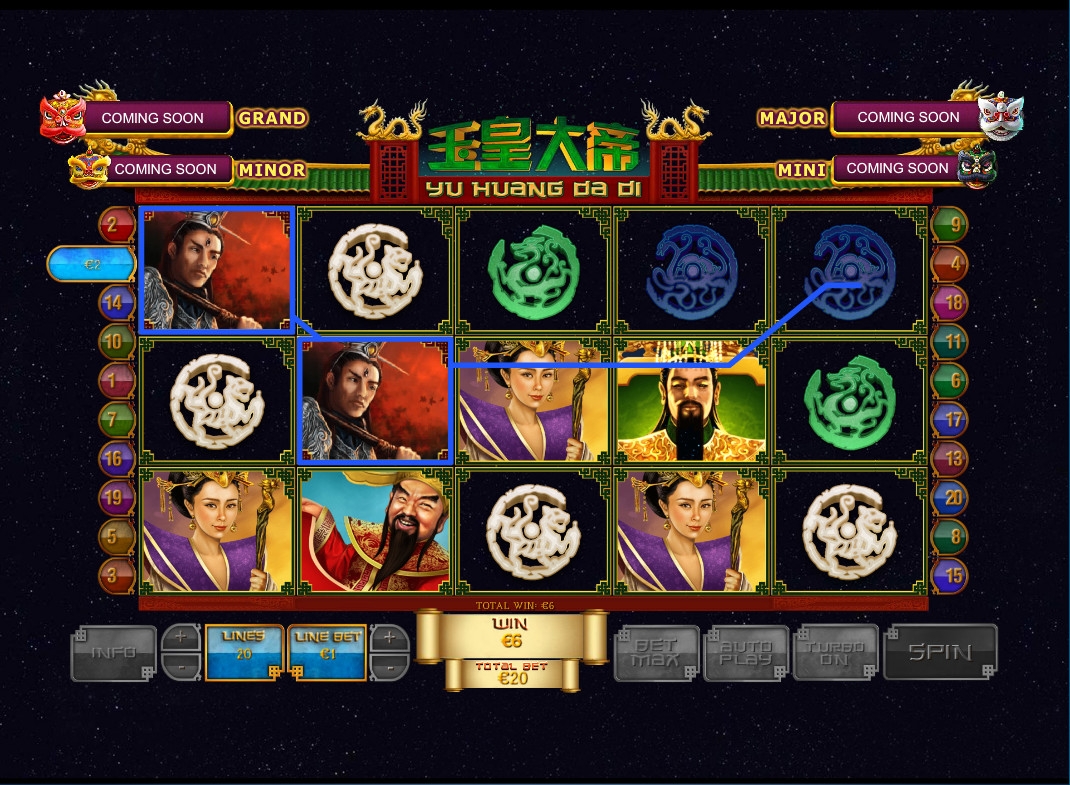Click payline number 20 marker
Viewport: 1070px width, 785px height.
click(x=949, y=497)
